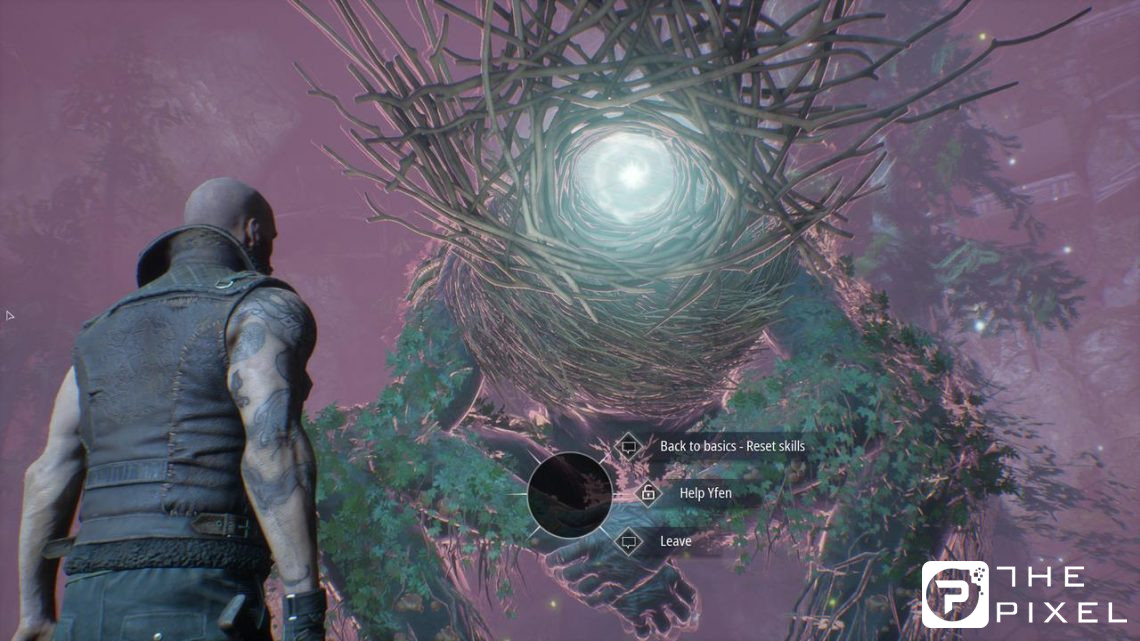The height and width of the screenshot is (641, 1140).
Task: Choose "Back to basics - Reset skills" dialogue option
Action: click(731, 446)
